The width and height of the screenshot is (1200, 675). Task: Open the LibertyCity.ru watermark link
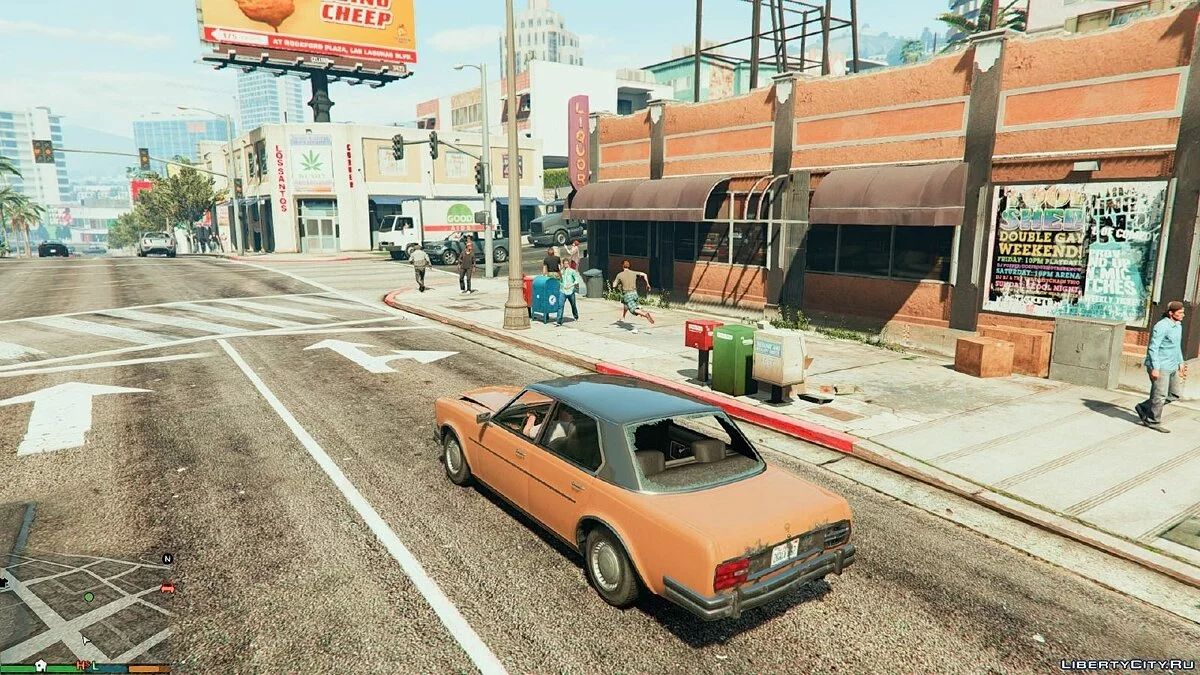coord(1126,664)
